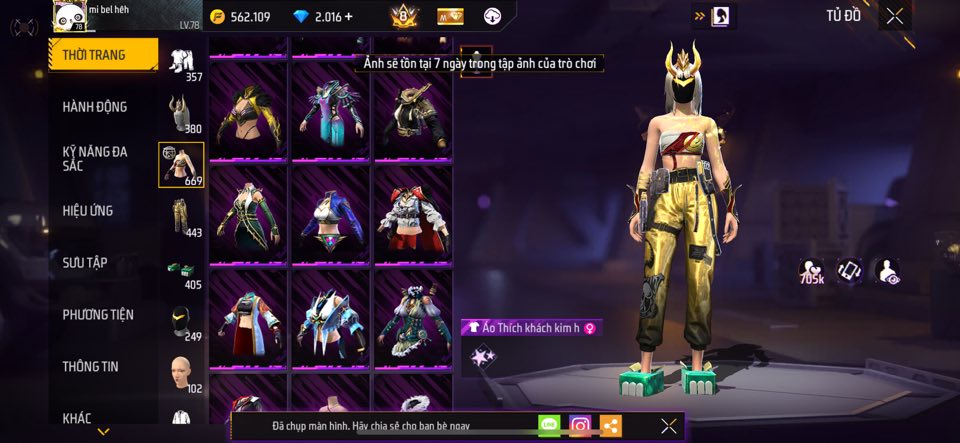Equip the red and white jacket top
The image size is (960, 443).
coord(413,214)
